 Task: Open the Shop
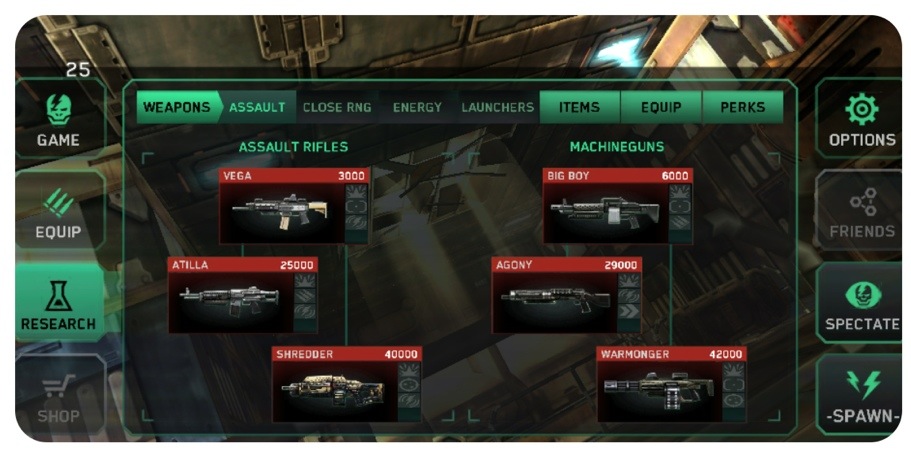58,397
